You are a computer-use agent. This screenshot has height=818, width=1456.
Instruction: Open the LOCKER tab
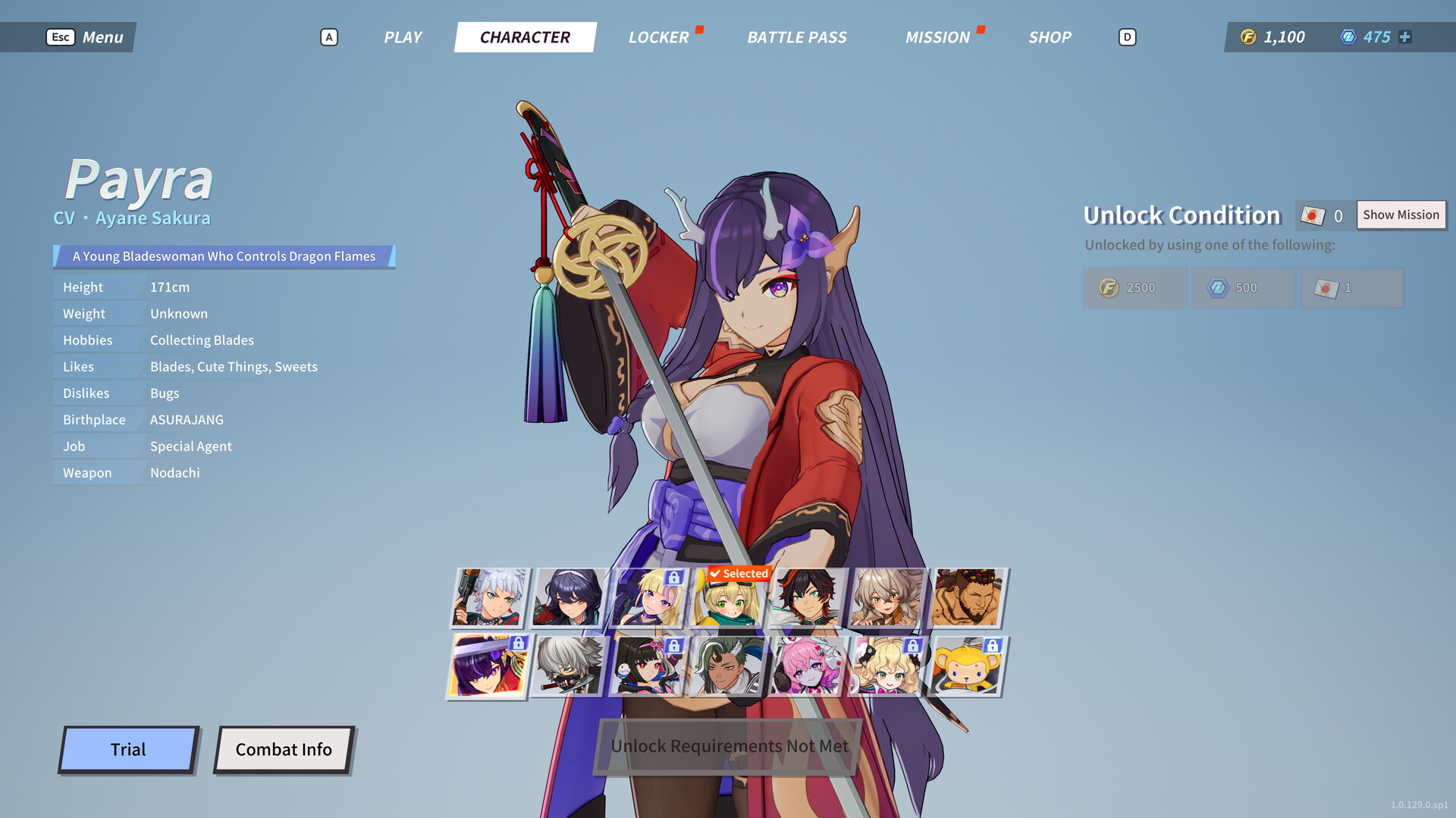[x=657, y=37]
